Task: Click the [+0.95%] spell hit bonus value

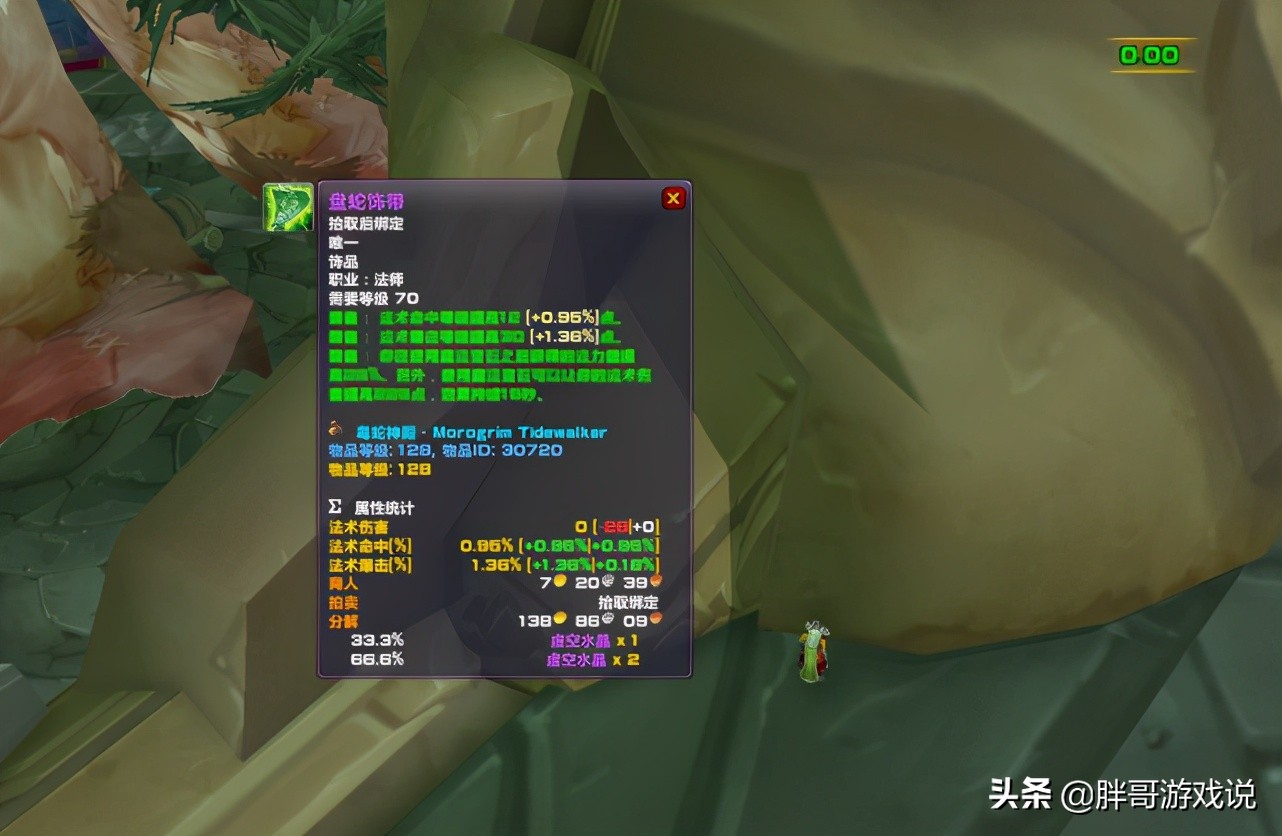Action: coord(563,318)
